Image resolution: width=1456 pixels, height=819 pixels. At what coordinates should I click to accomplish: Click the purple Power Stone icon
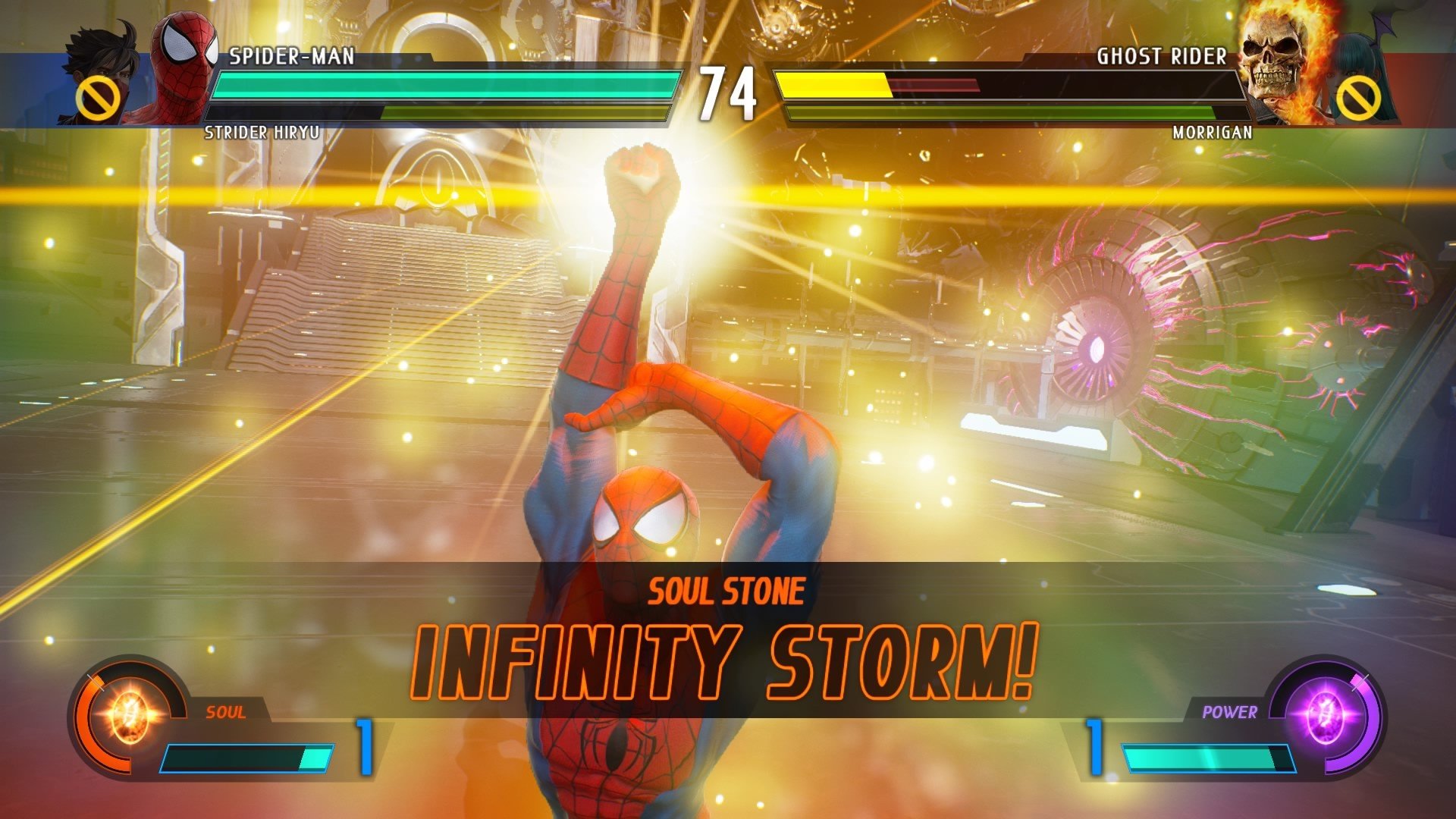point(1325,715)
